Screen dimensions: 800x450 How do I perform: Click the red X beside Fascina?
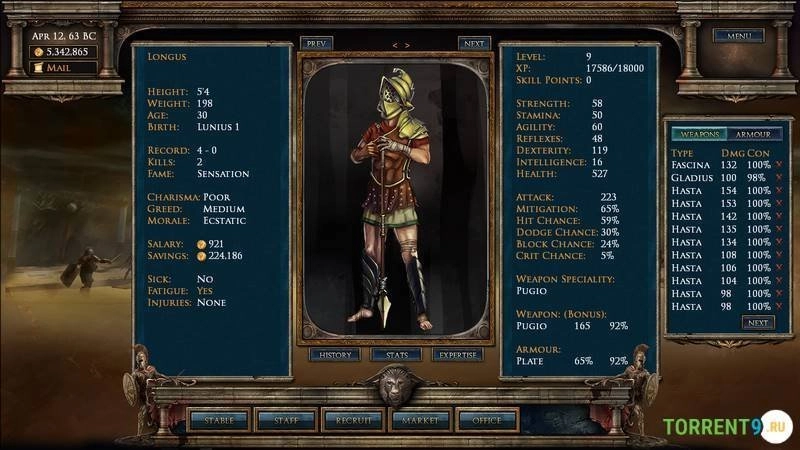[x=778, y=164]
